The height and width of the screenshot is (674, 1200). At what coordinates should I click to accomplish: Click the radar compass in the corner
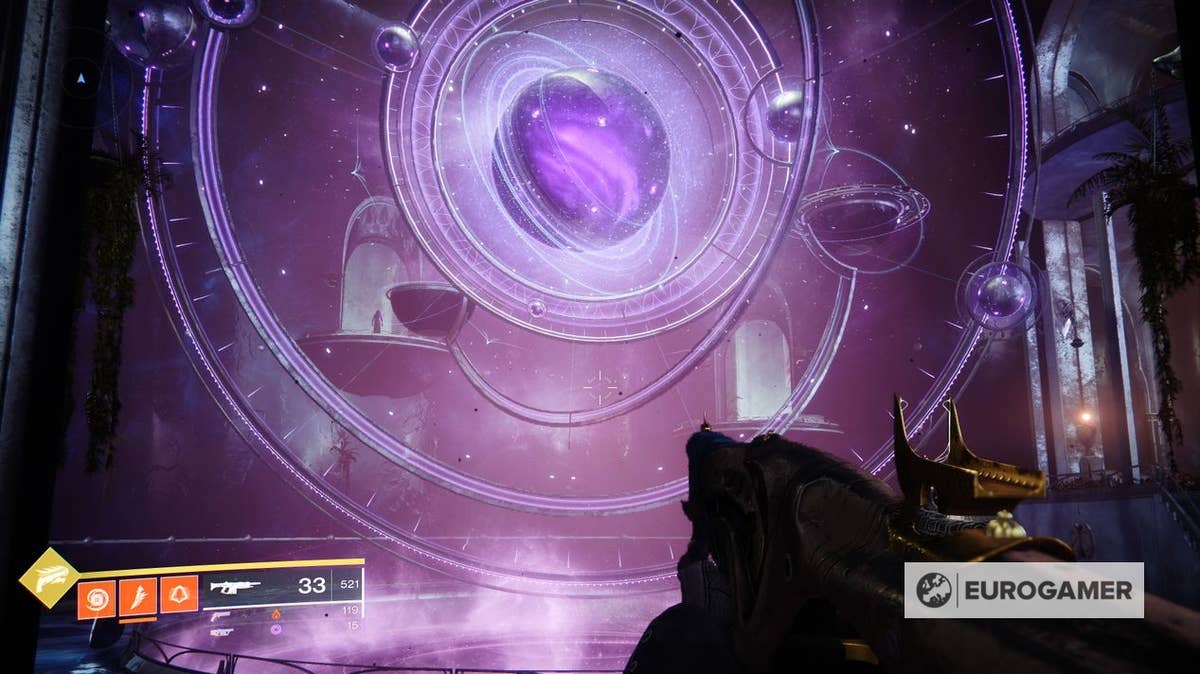pos(82,73)
